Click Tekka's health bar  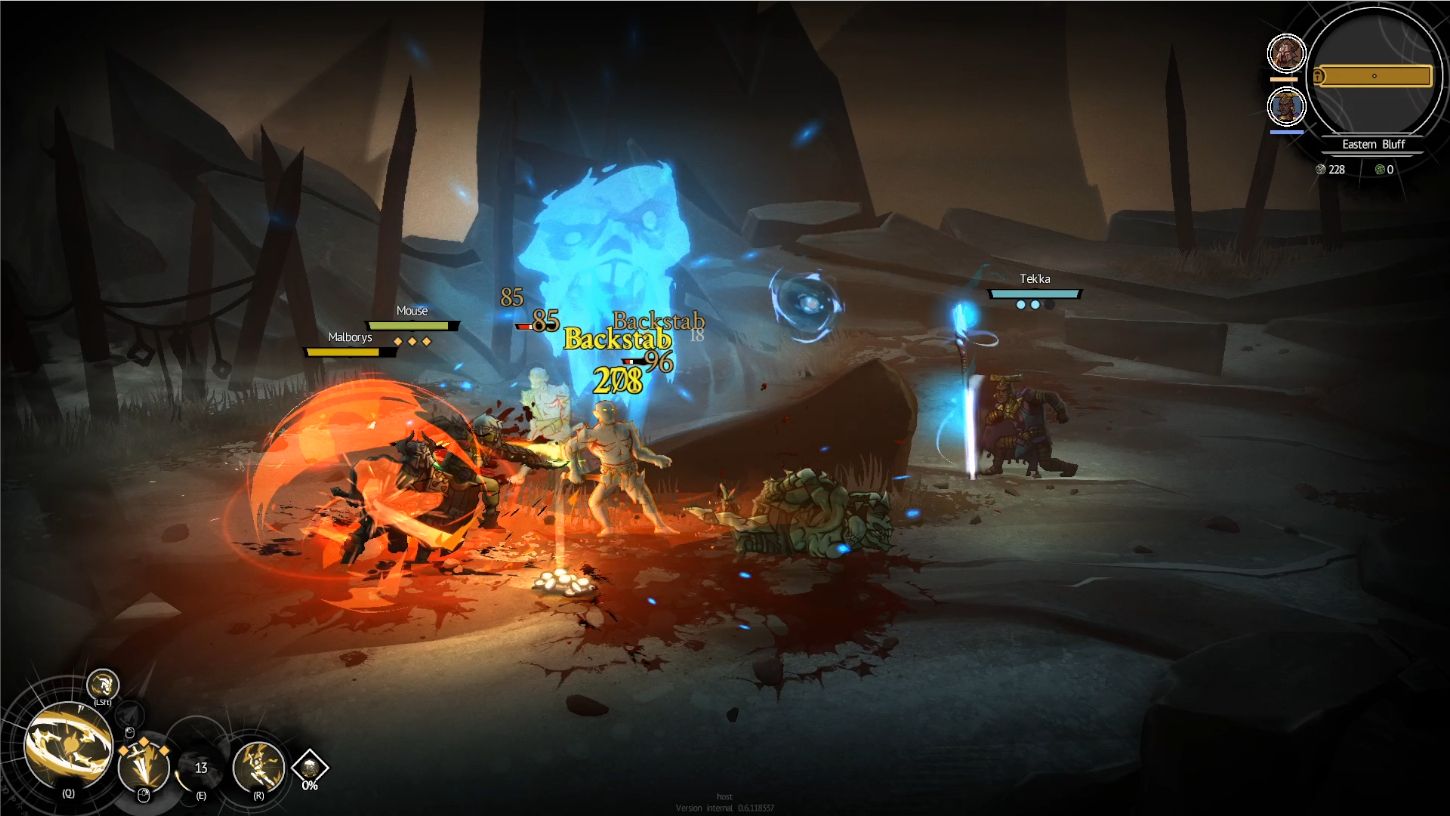pyautogui.click(x=1036, y=294)
